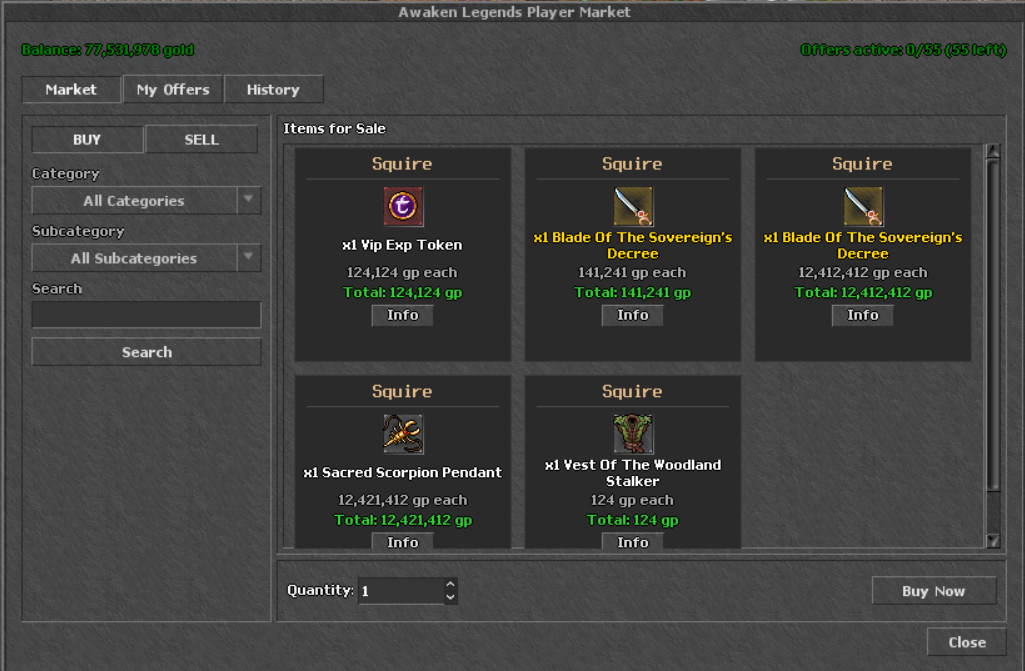Open the All Categories dropdown
The width and height of the screenshot is (1025, 671).
[x=146, y=201]
